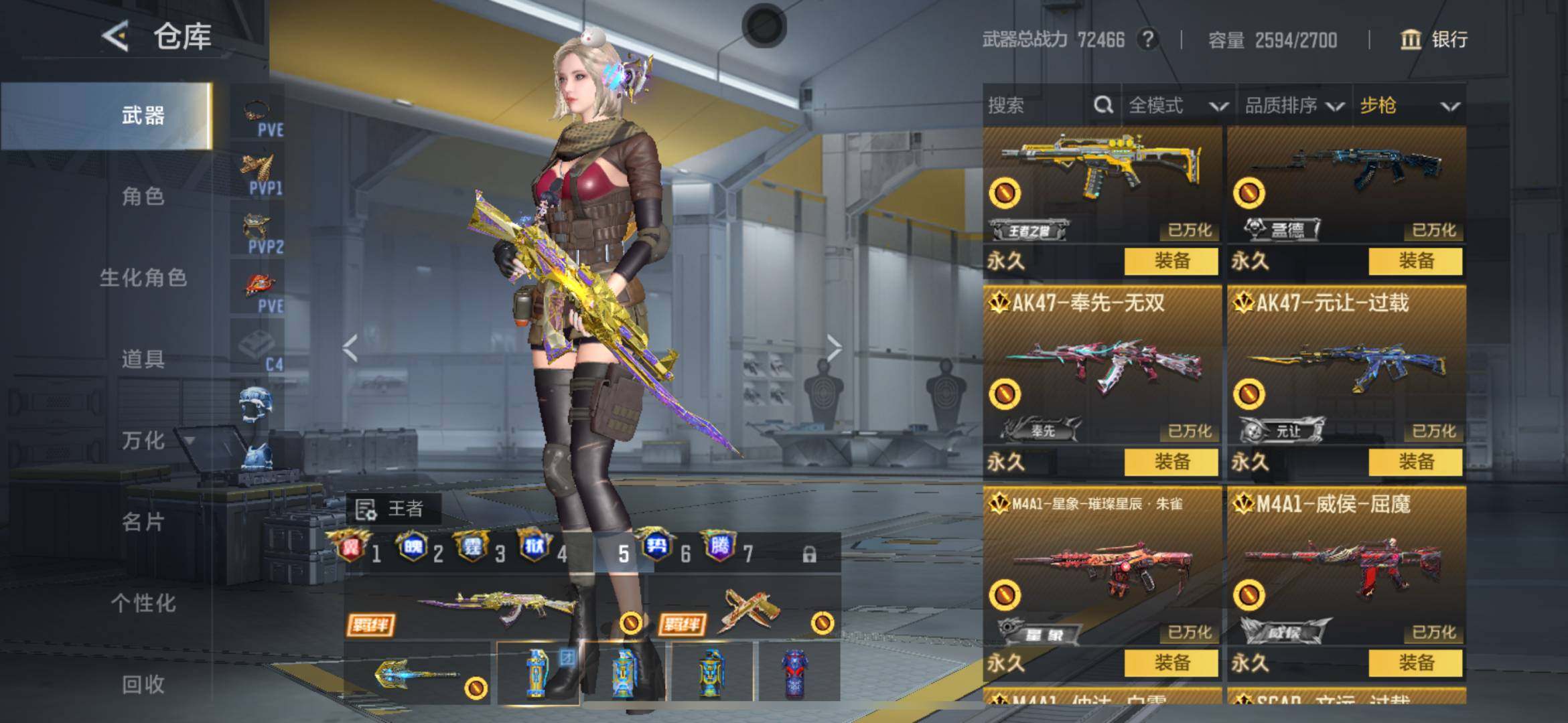Go to the 回收 recycle section
1568x723 pixels.
pyautogui.click(x=143, y=684)
